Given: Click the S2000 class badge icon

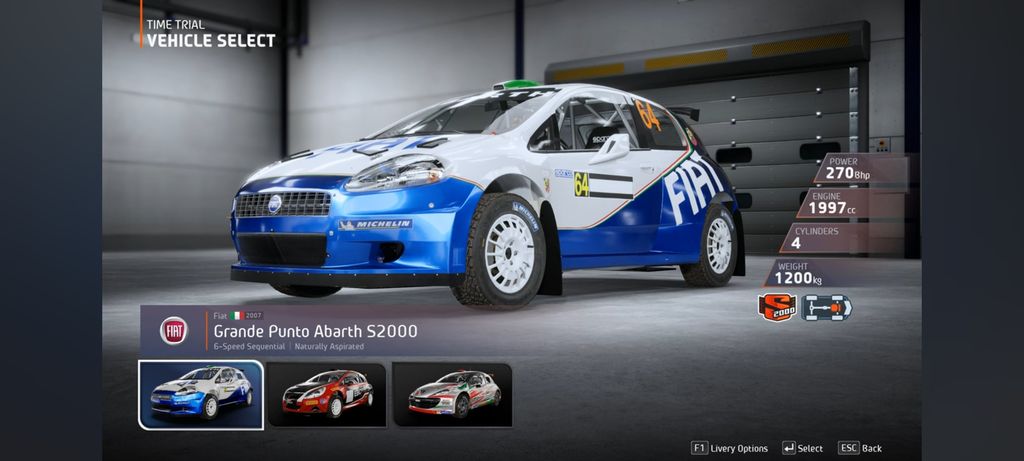Looking at the screenshot, I should tap(777, 308).
